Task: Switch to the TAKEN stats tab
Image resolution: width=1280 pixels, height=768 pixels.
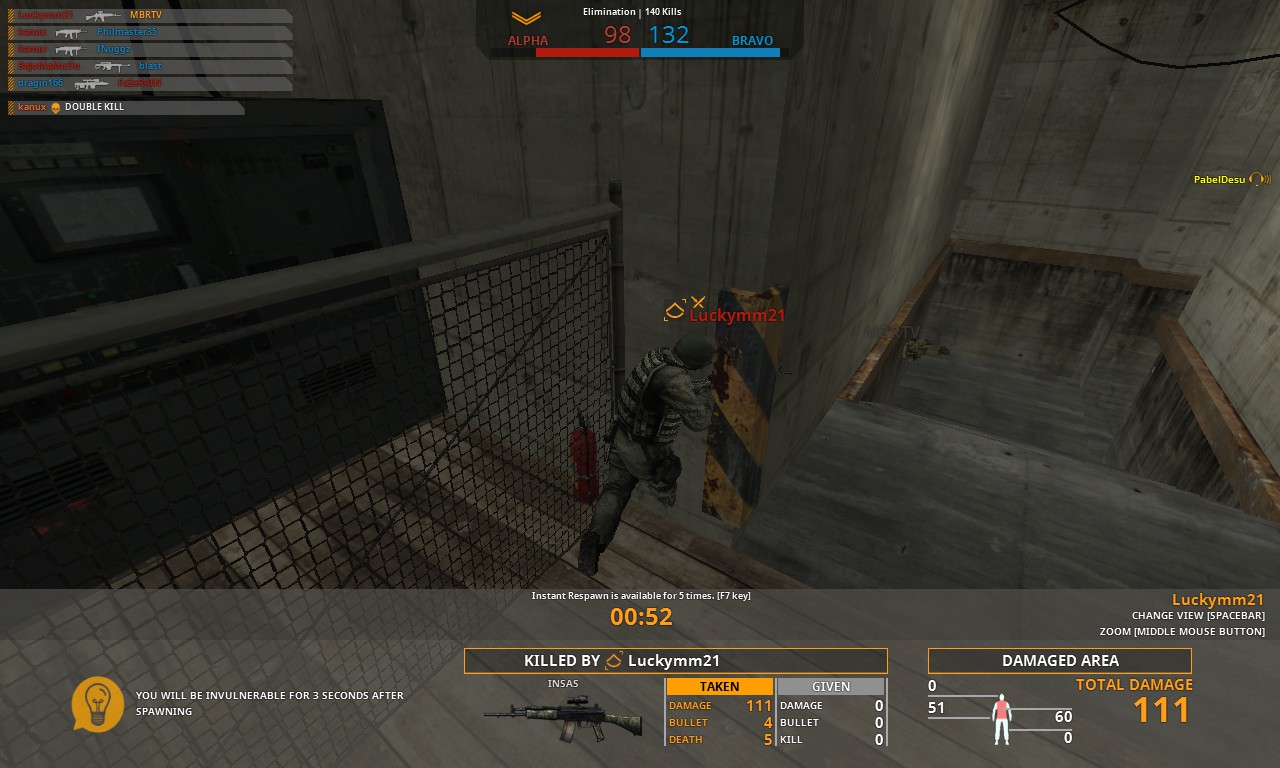Action: click(720, 686)
